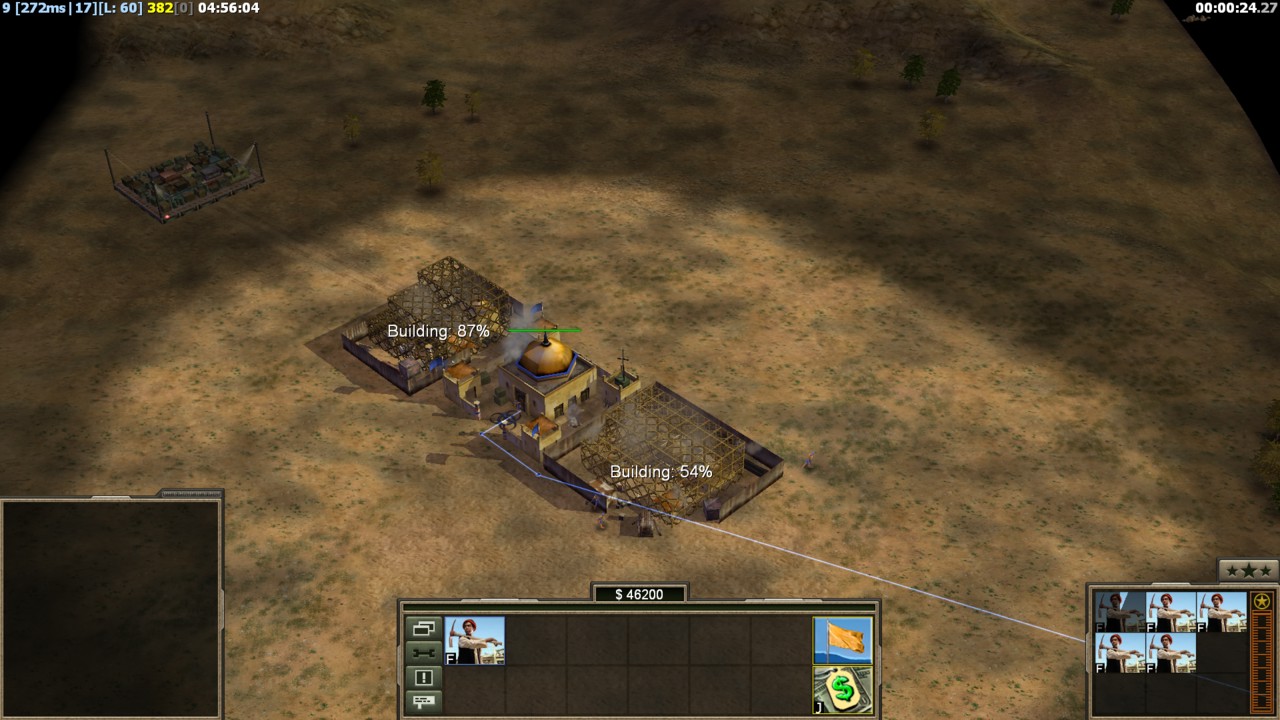
Task: Click the green dollar sign cash icon
Action: (x=843, y=689)
